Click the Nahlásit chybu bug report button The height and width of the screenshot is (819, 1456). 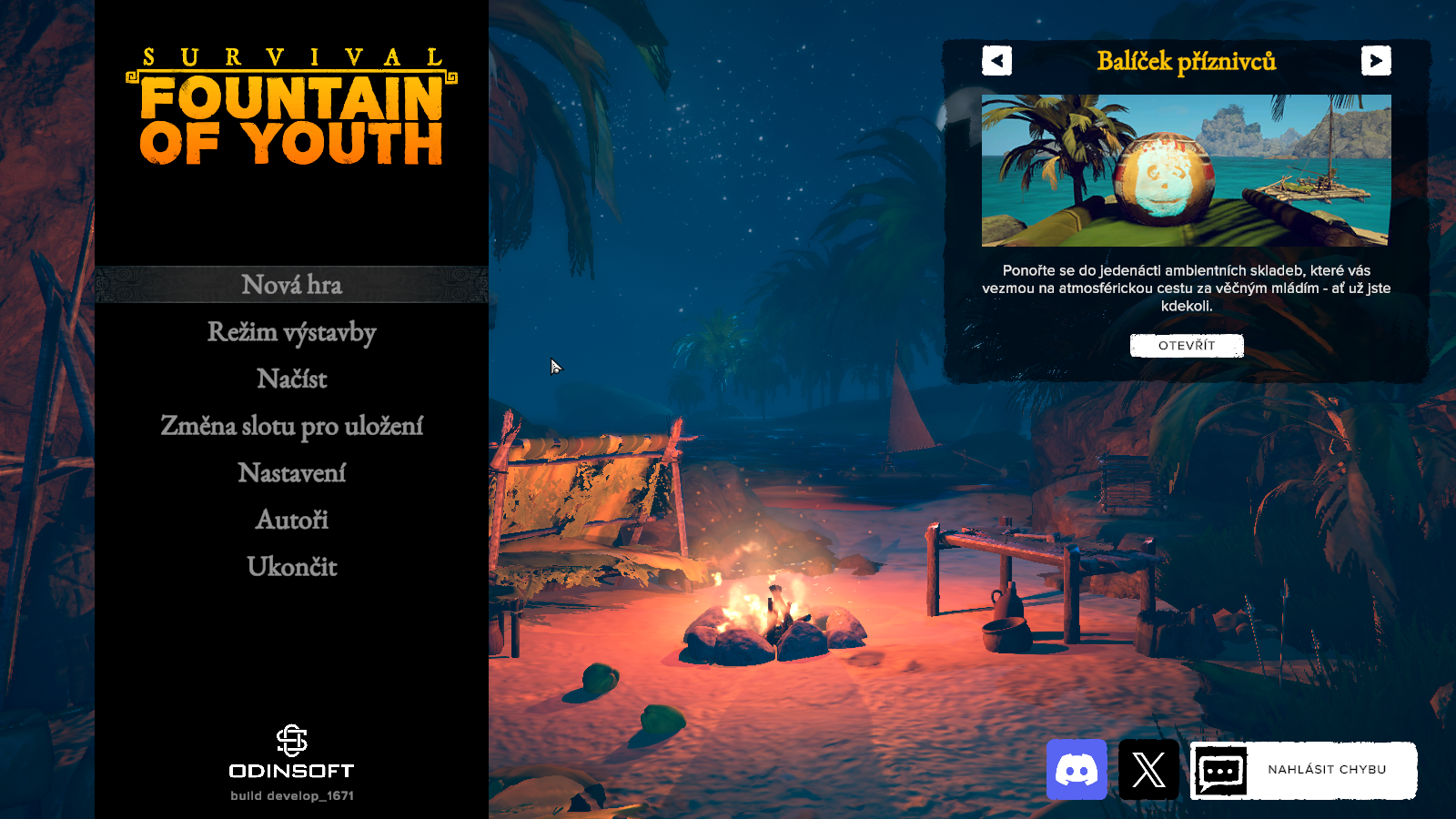point(1303,770)
